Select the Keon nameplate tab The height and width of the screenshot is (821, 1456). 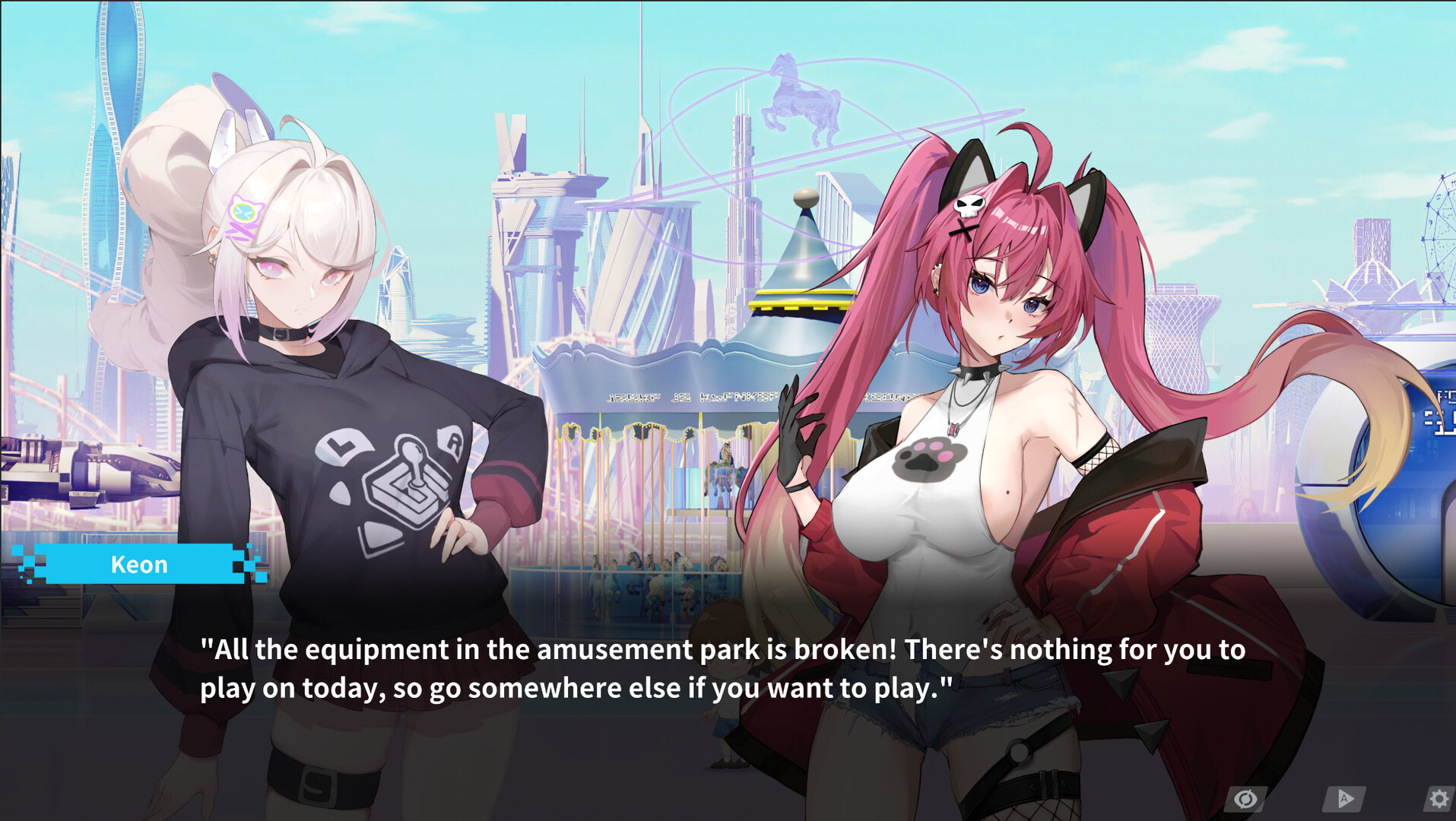point(139,564)
